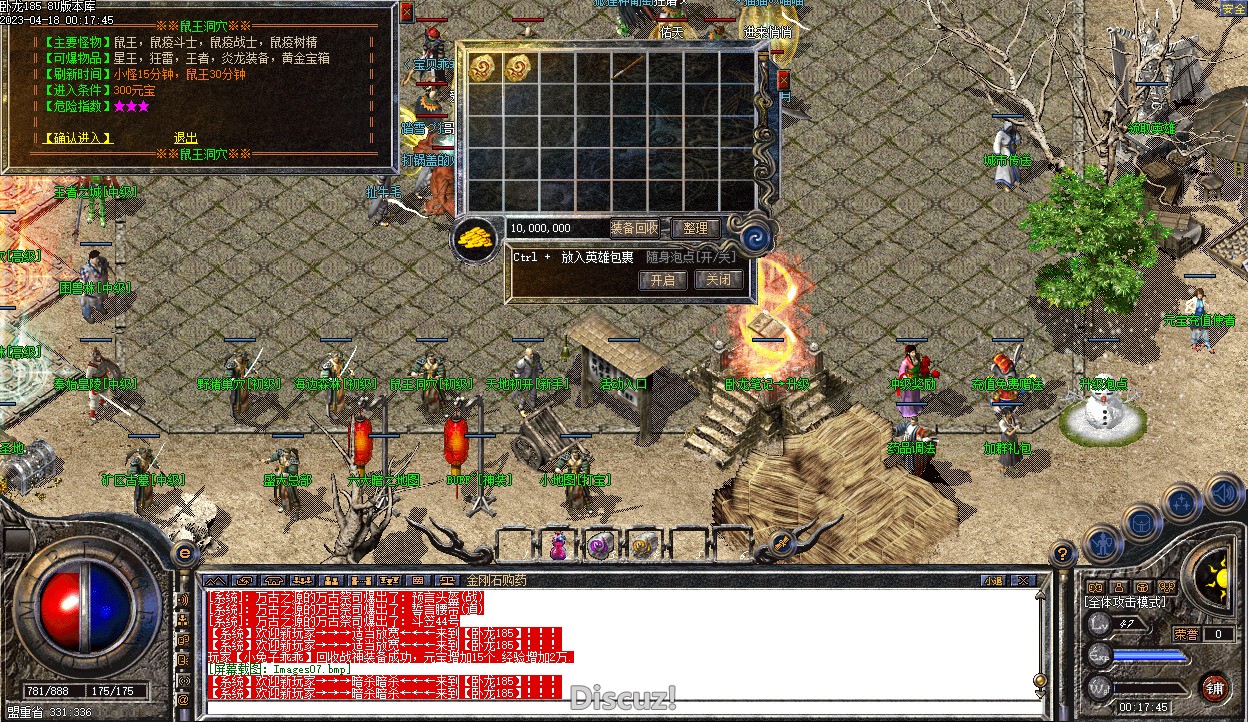The width and height of the screenshot is (1248, 722).
Task: Close the Rat King cave dialog
Action: 406,12
